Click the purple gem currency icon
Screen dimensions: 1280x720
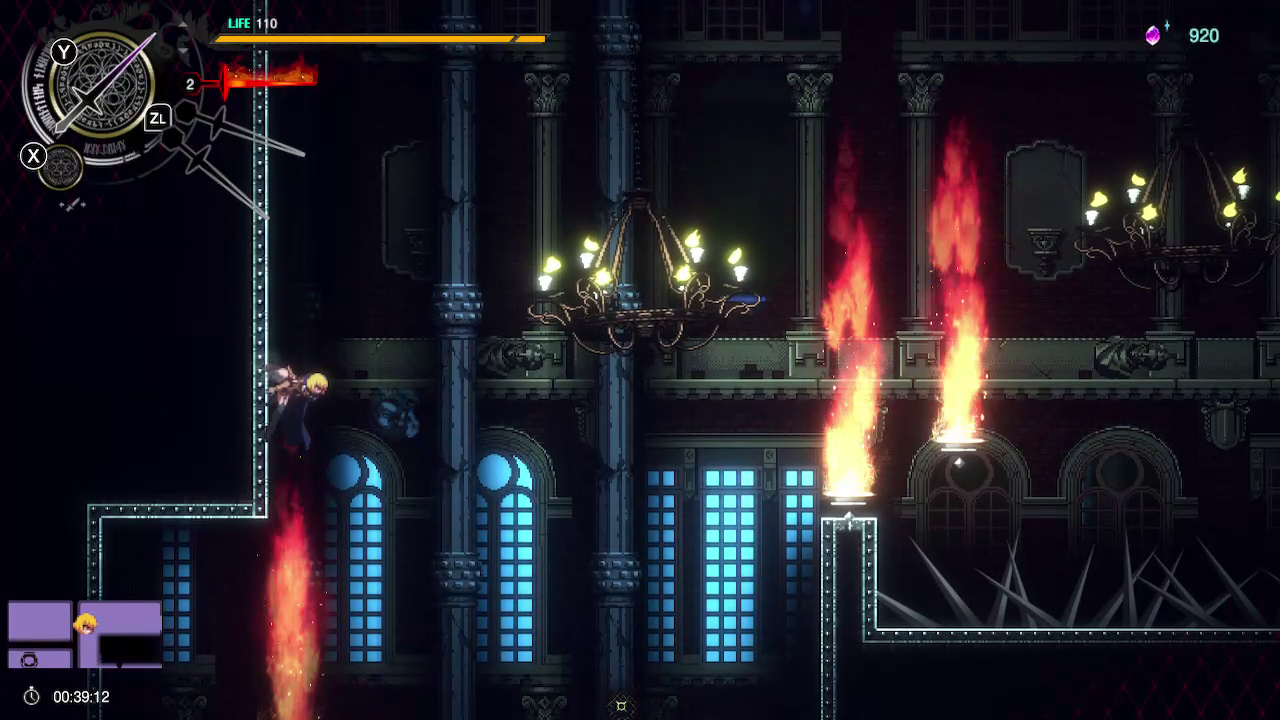coord(1152,36)
